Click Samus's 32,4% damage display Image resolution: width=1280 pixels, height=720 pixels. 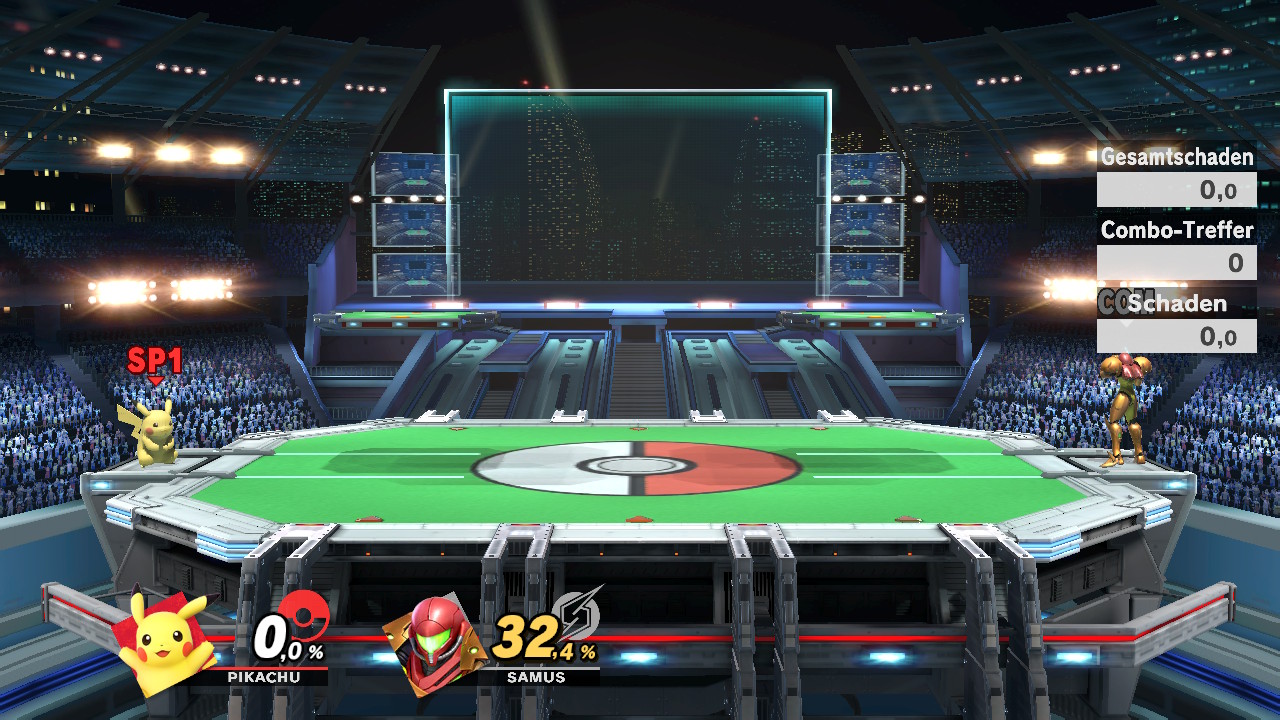pyautogui.click(x=543, y=636)
